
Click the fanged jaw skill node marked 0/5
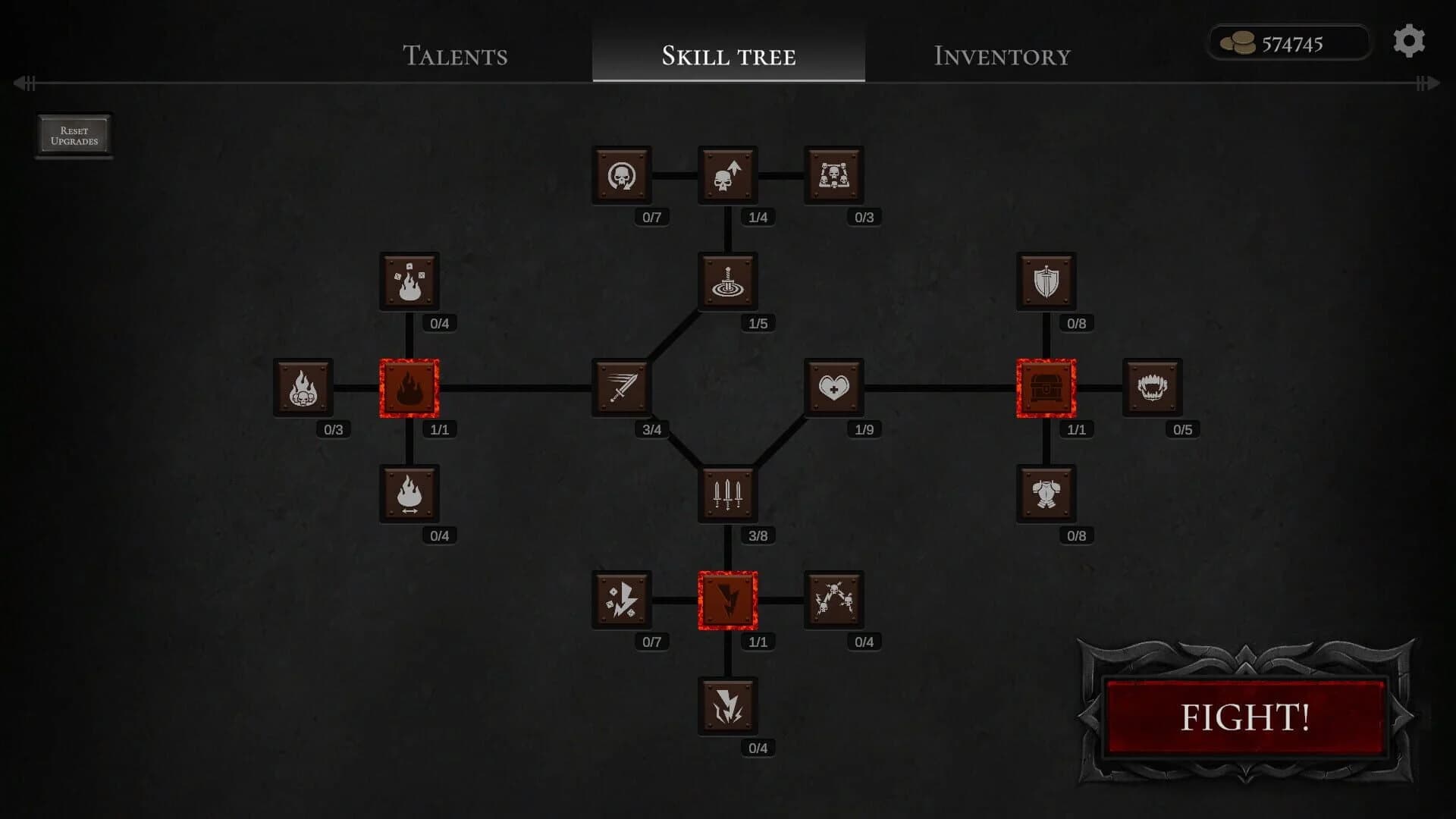tap(1152, 388)
